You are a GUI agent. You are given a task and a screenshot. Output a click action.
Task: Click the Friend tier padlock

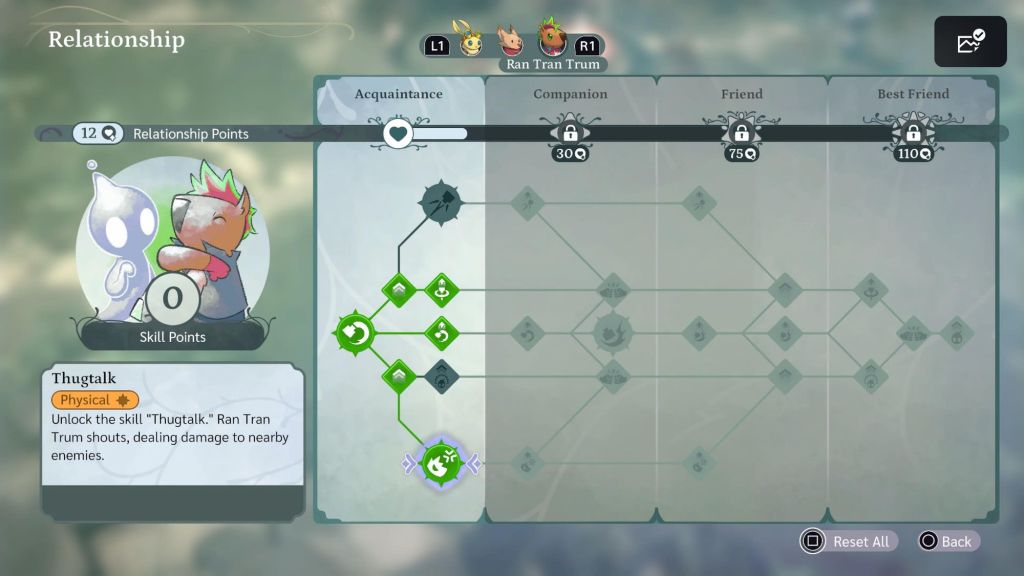point(741,133)
